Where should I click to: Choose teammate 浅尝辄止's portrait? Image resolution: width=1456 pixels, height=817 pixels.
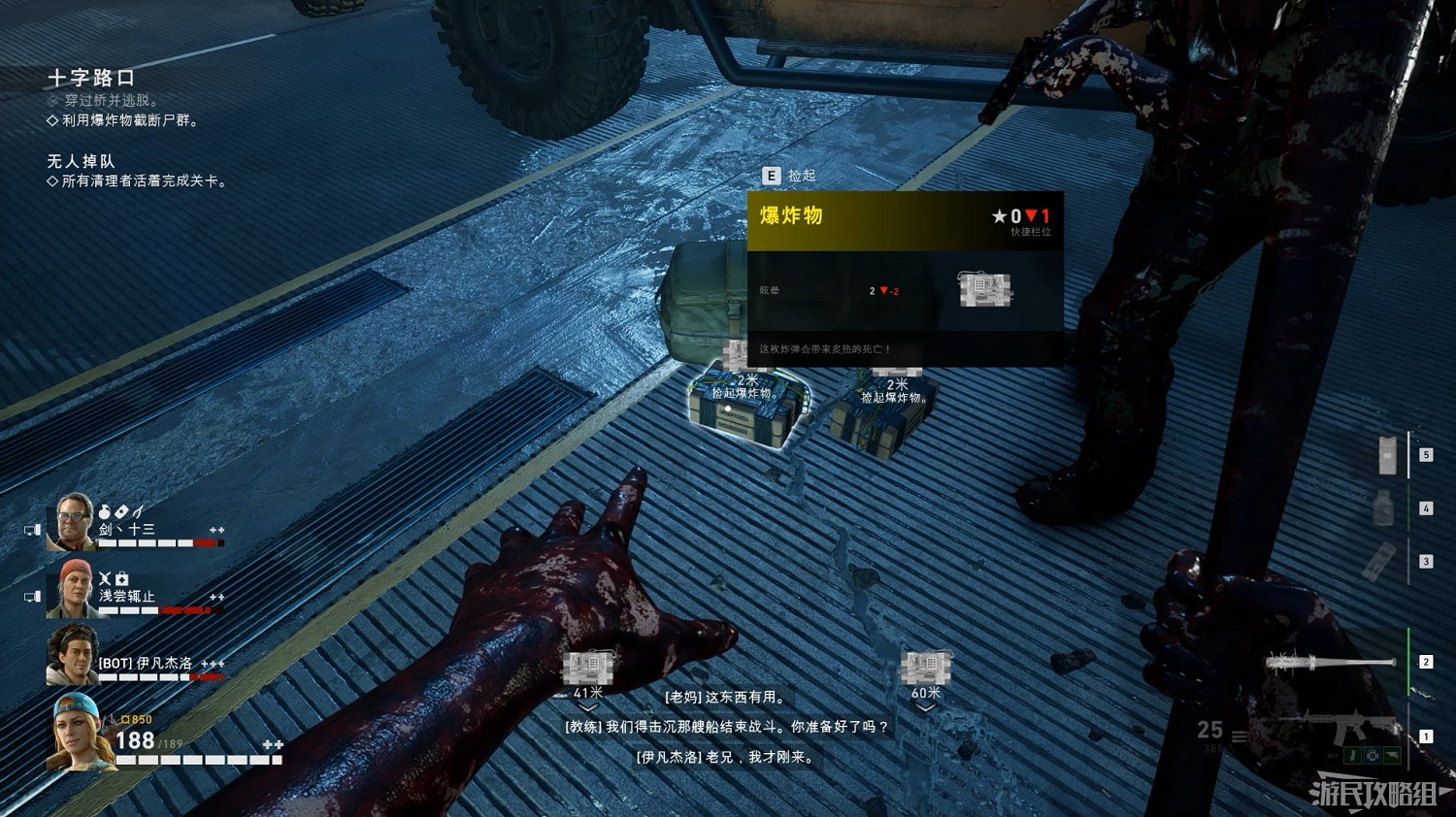coord(73,588)
